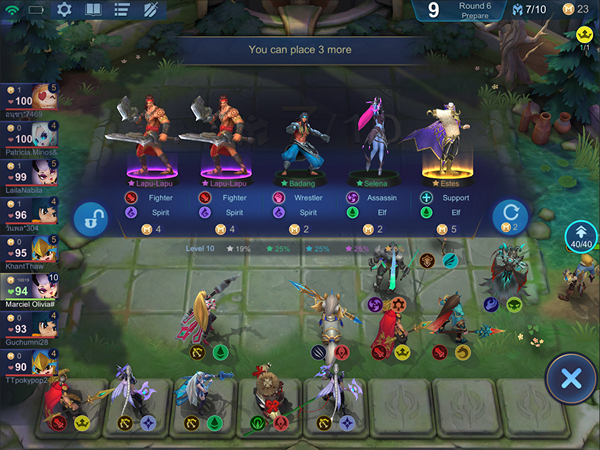Open the crown icon with 1/1
This screenshot has width=600, height=450.
pyautogui.click(x=585, y=37)
